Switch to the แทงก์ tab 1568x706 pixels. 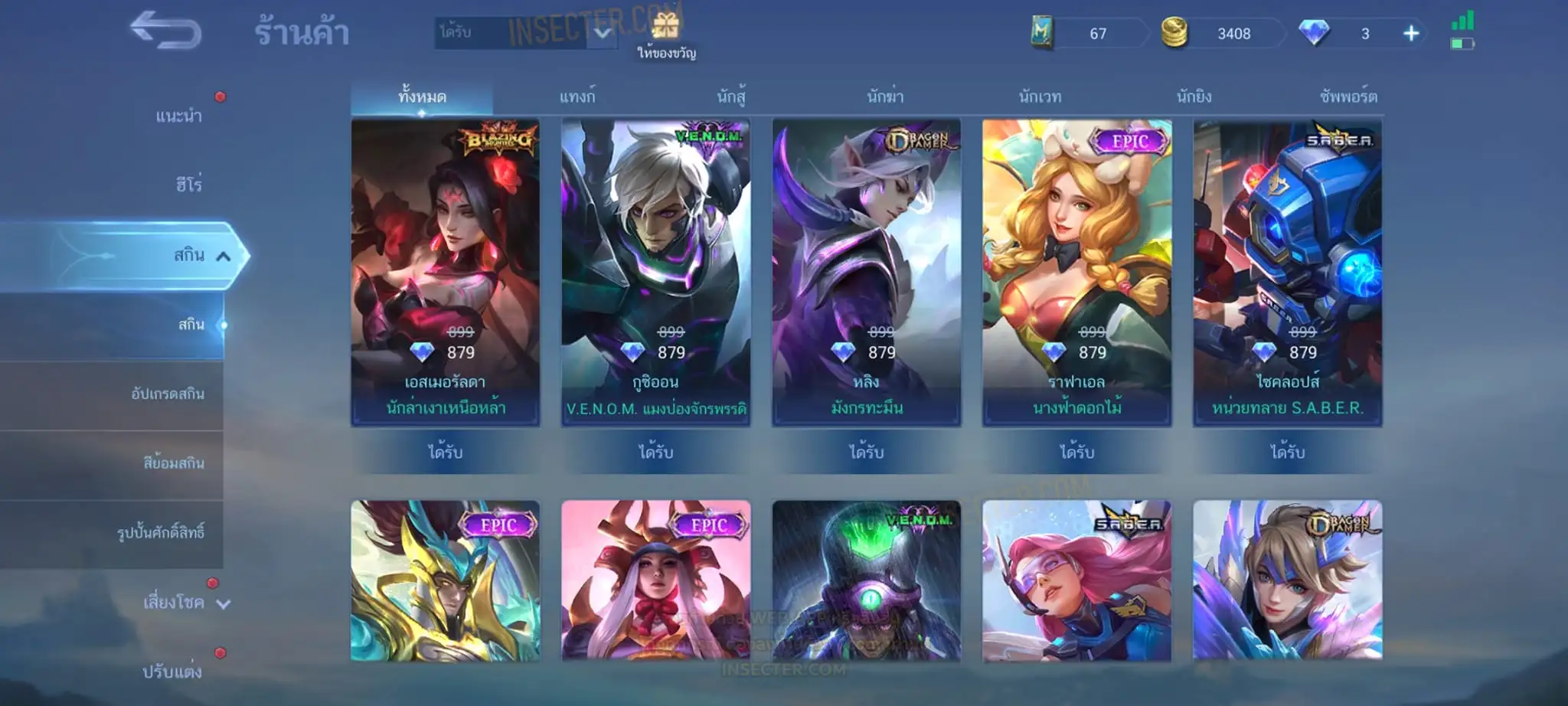pyautogui.click(x=577, y=97)
